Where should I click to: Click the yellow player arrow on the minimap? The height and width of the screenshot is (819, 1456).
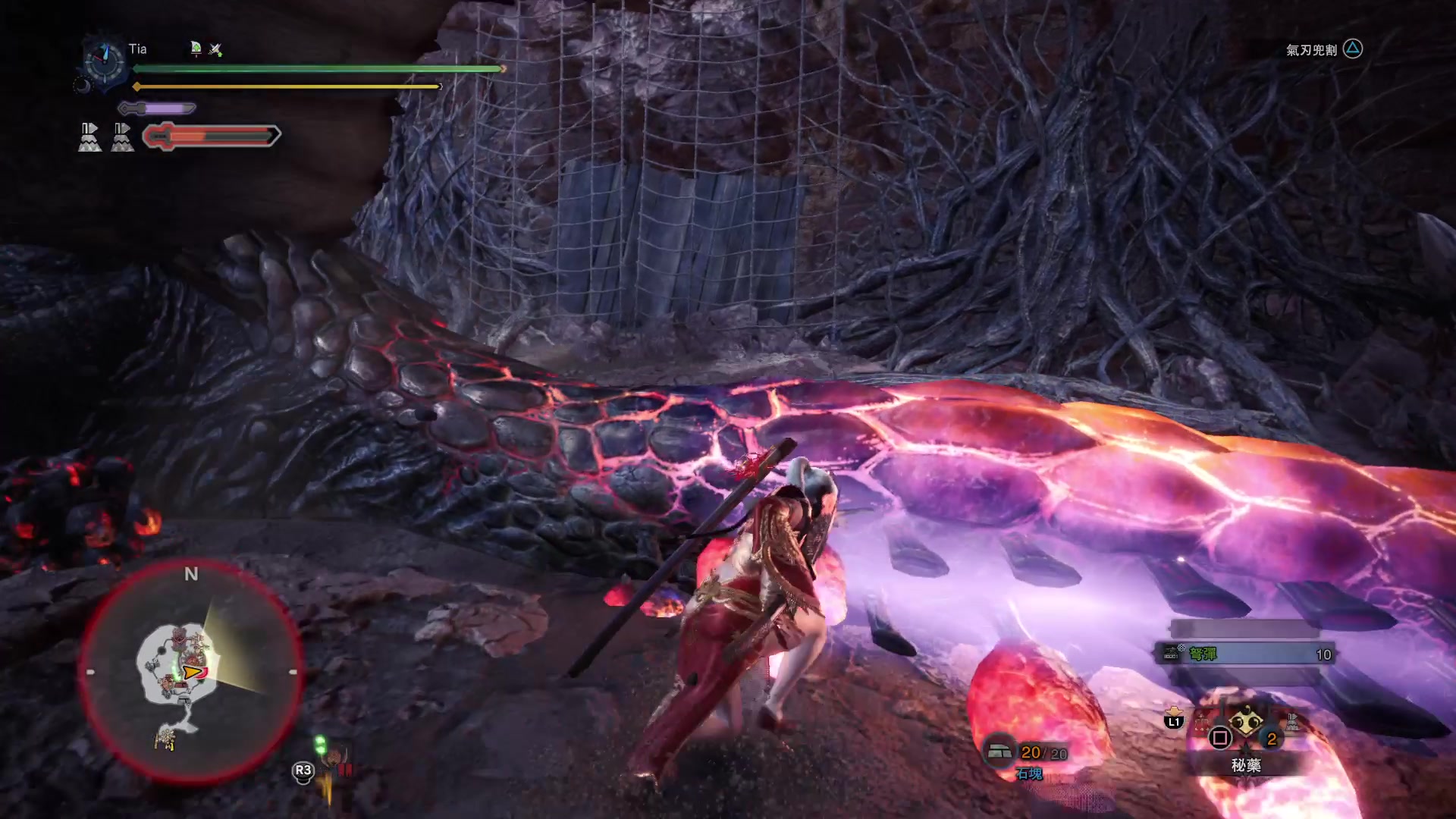(x=193, y=672)
